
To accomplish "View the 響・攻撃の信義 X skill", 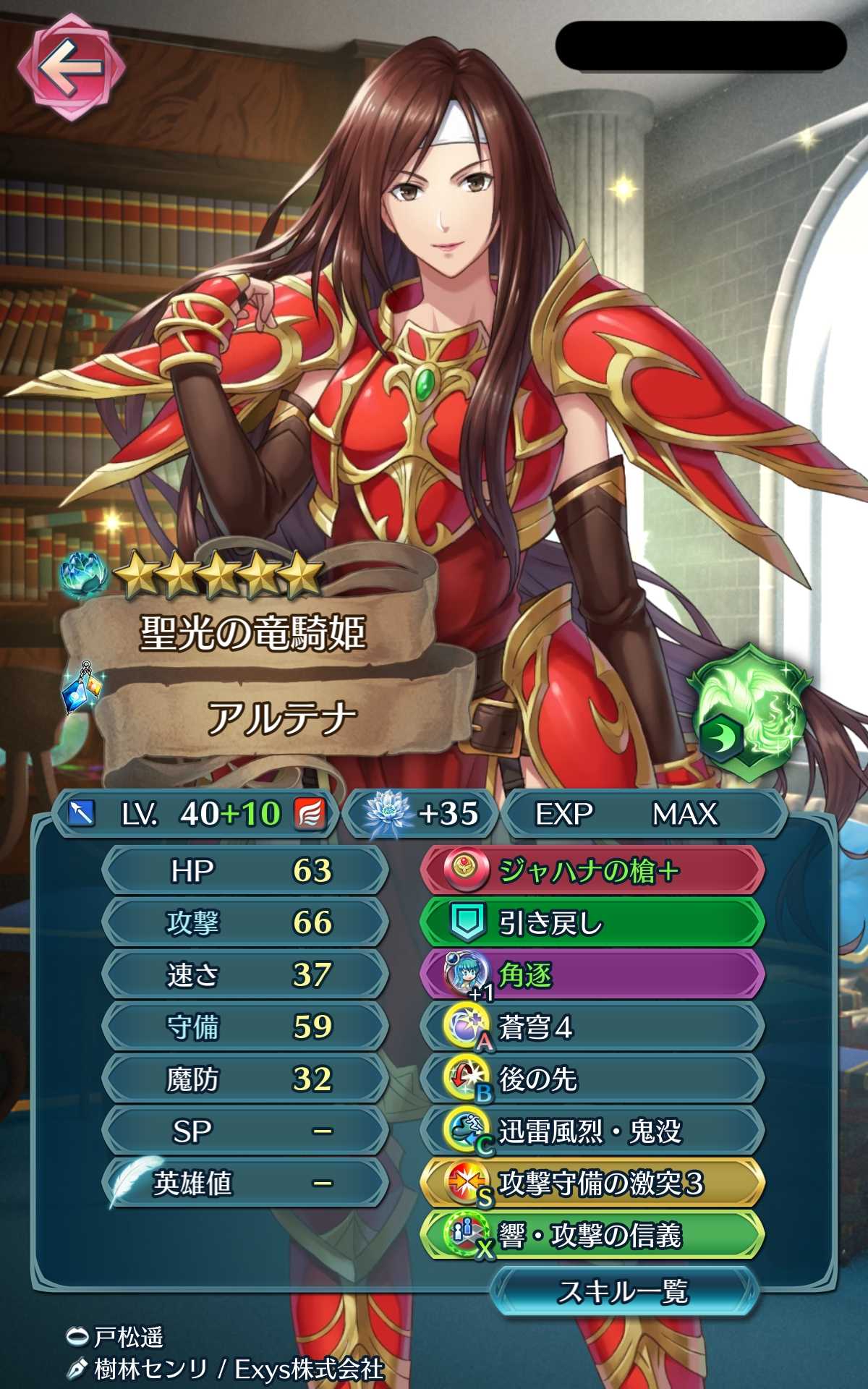I will (x=592, y=1236).
